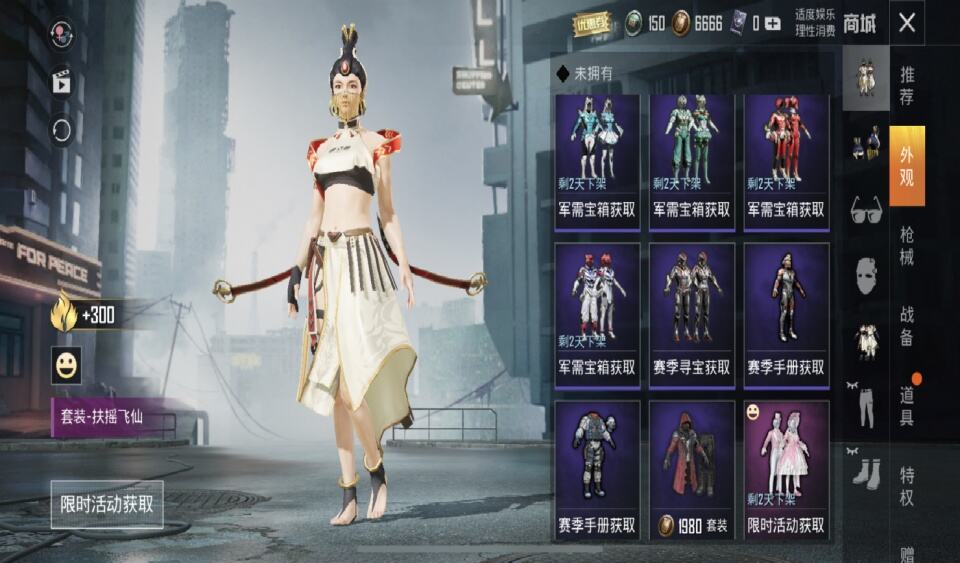Close the shop with the X button

(906, 24)
